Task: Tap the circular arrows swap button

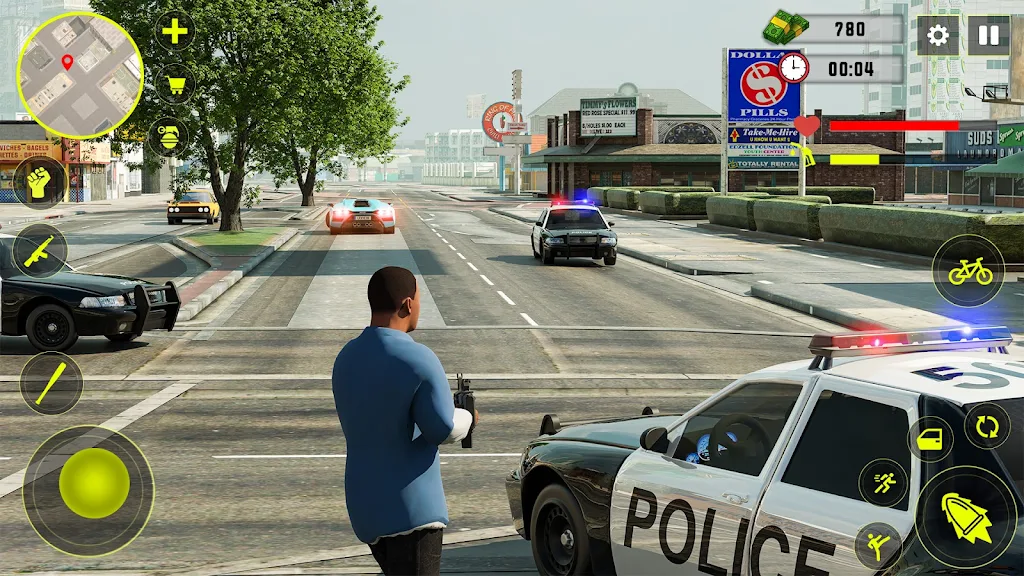Action: pos(987,427)
